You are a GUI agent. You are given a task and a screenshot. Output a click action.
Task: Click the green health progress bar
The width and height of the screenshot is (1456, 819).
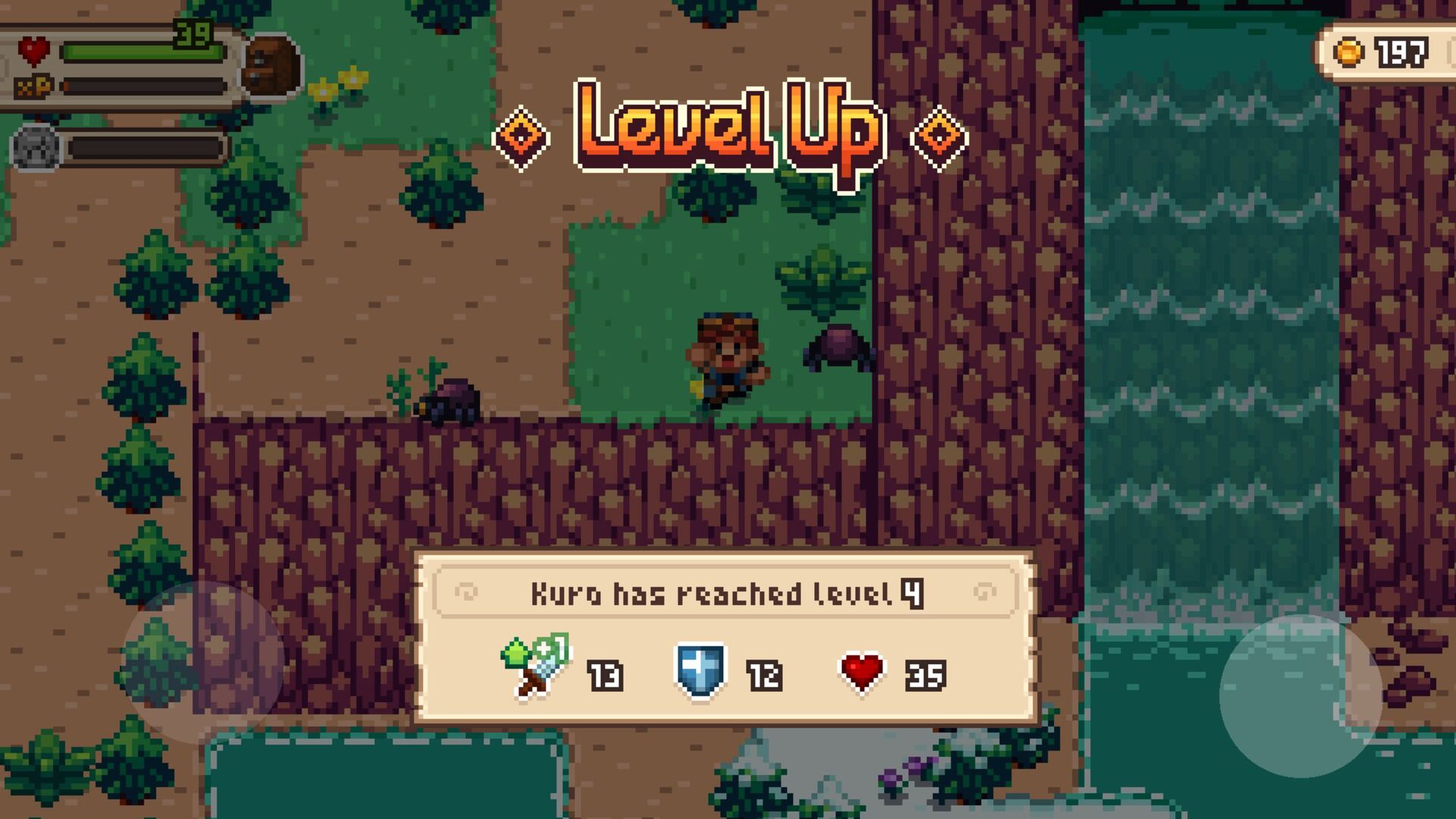144,51
